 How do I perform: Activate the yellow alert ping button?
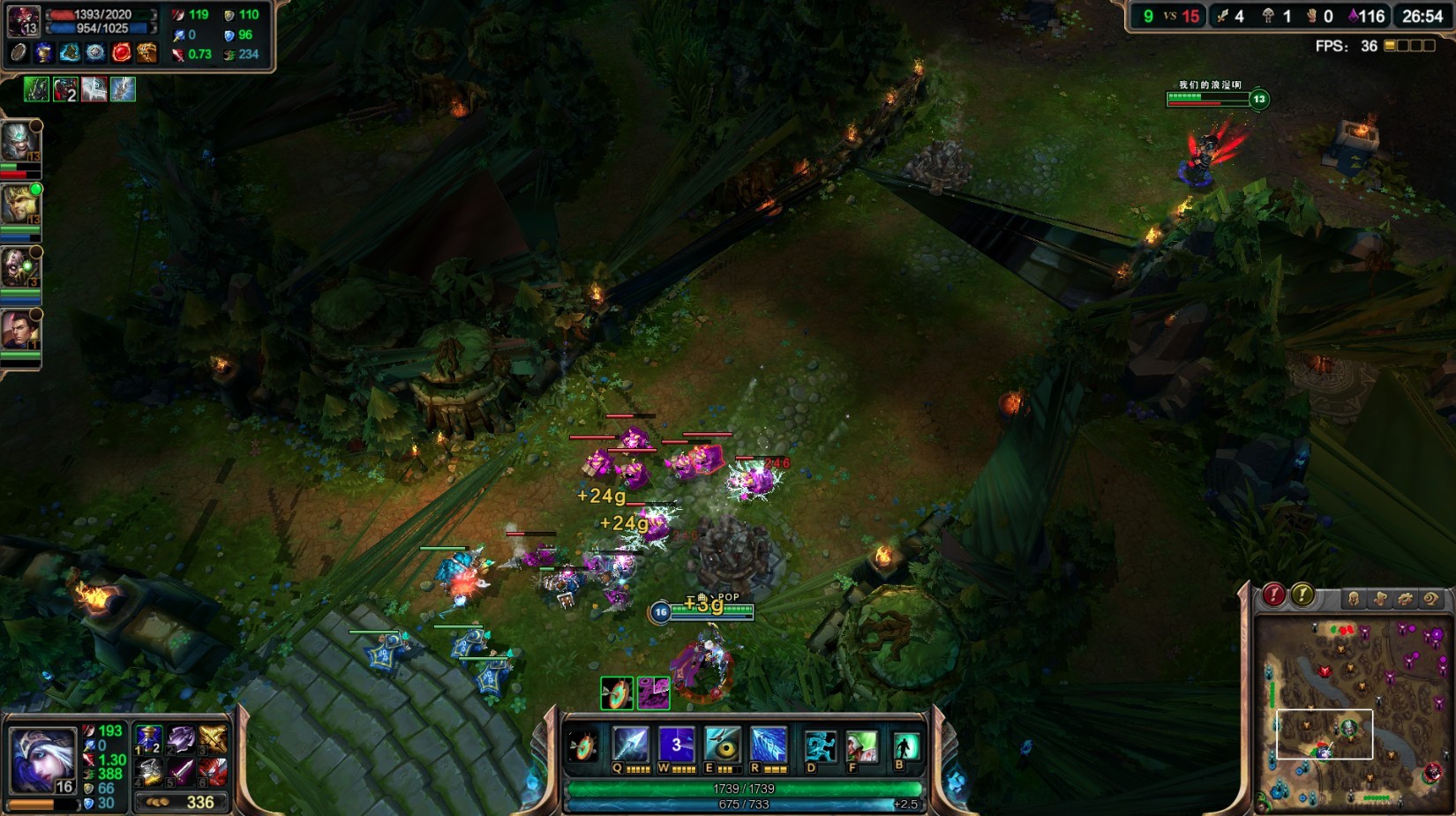pyautogui.click(x=1302, y=595)
